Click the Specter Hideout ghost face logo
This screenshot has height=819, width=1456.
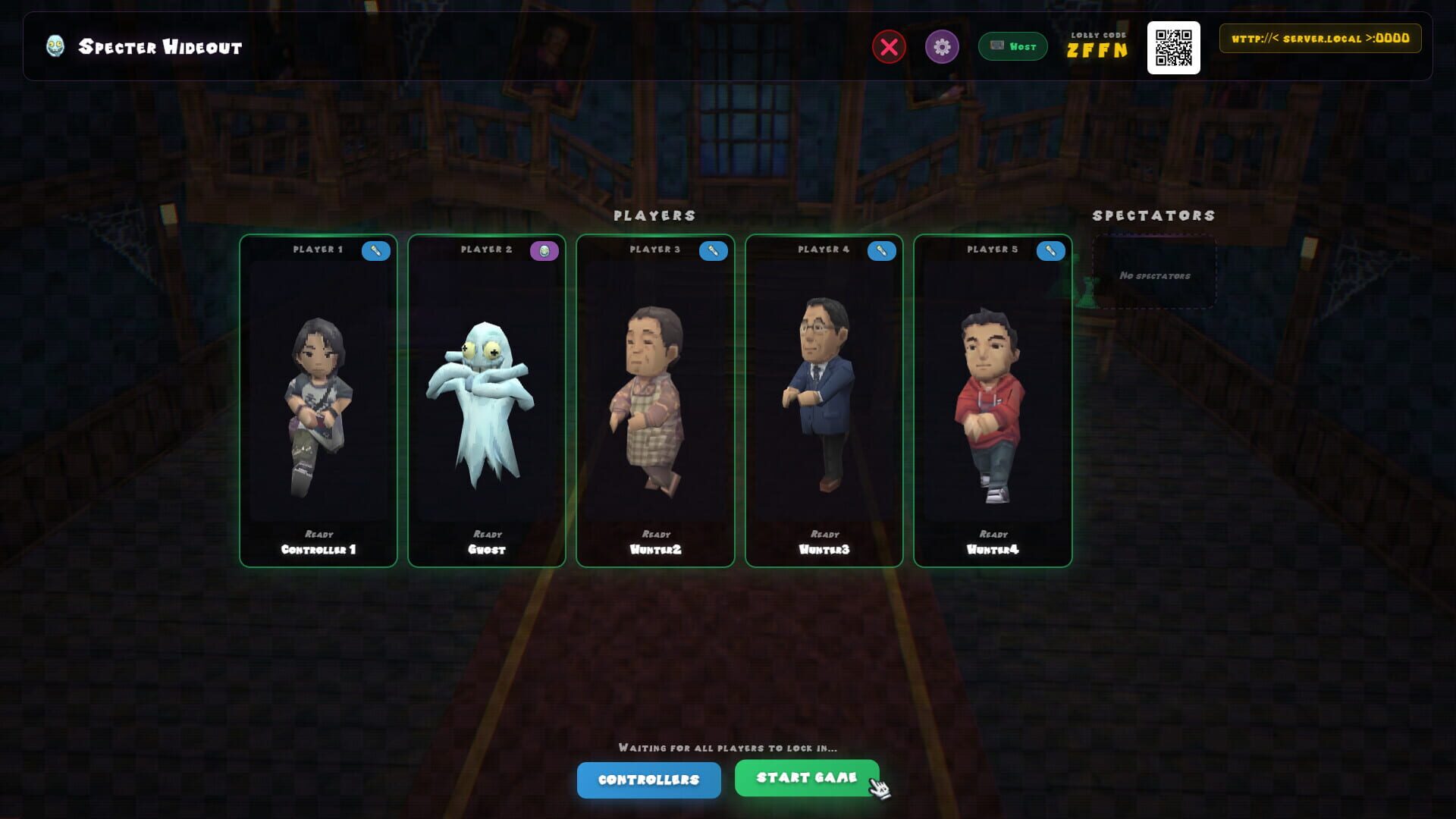tap(54, 45)
